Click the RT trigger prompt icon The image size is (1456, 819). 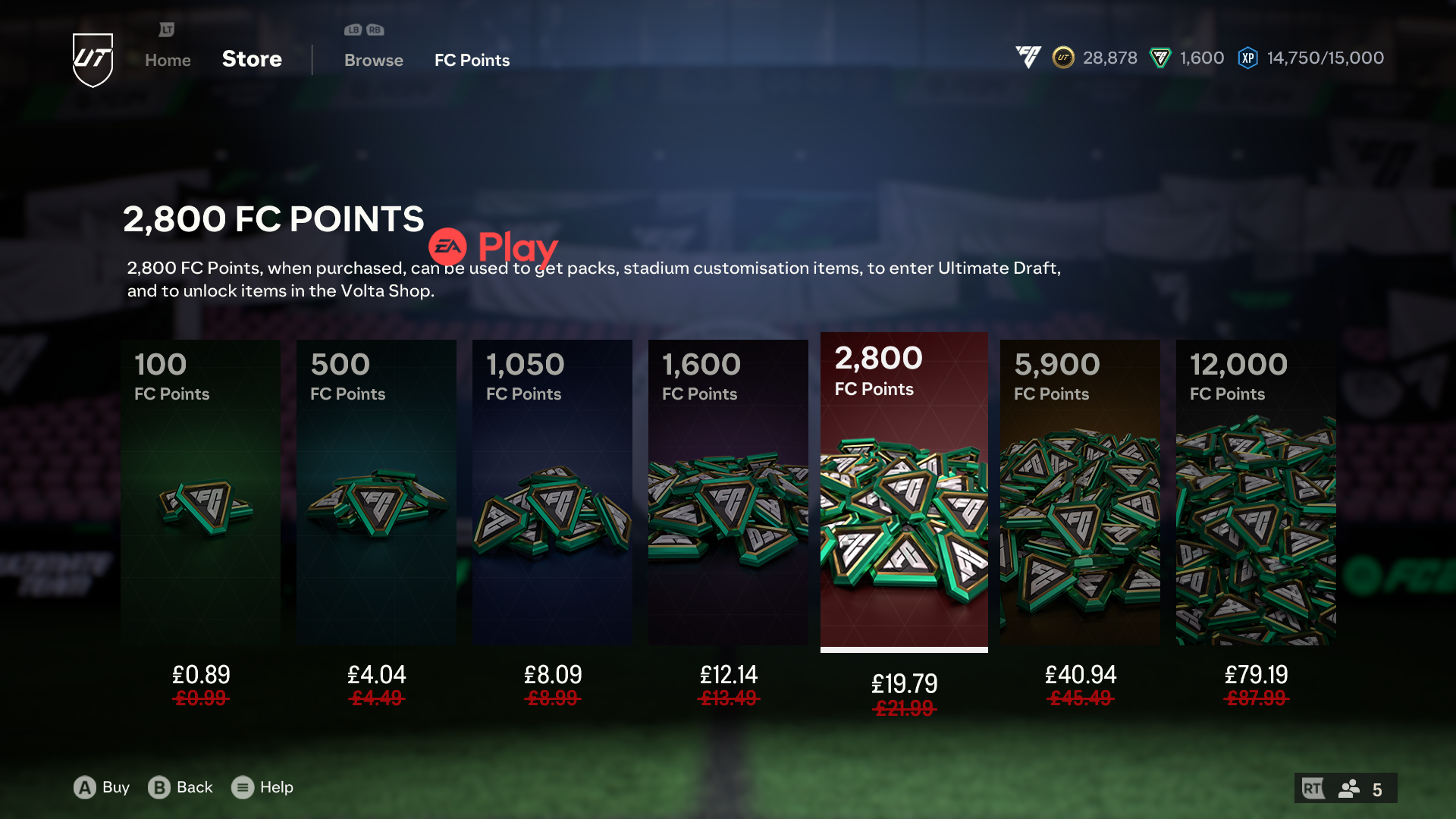point(1313,788)
